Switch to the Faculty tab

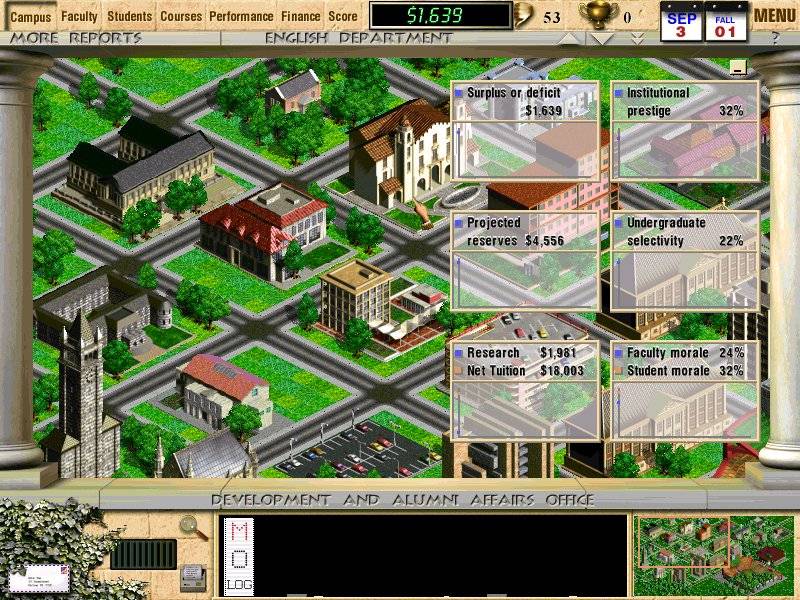[x=79, y=16]
